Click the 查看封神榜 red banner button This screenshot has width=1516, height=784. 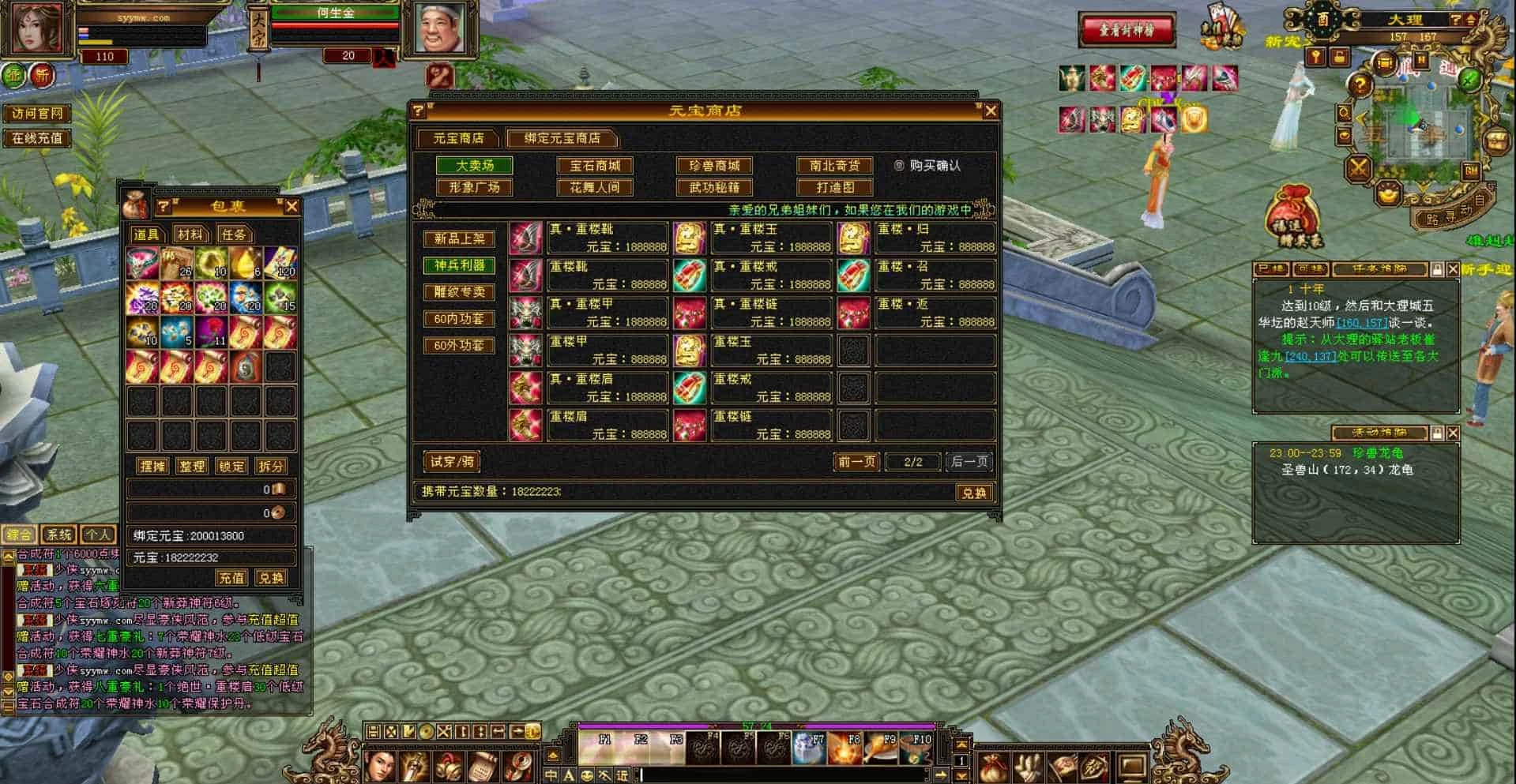pos(1127,31)
